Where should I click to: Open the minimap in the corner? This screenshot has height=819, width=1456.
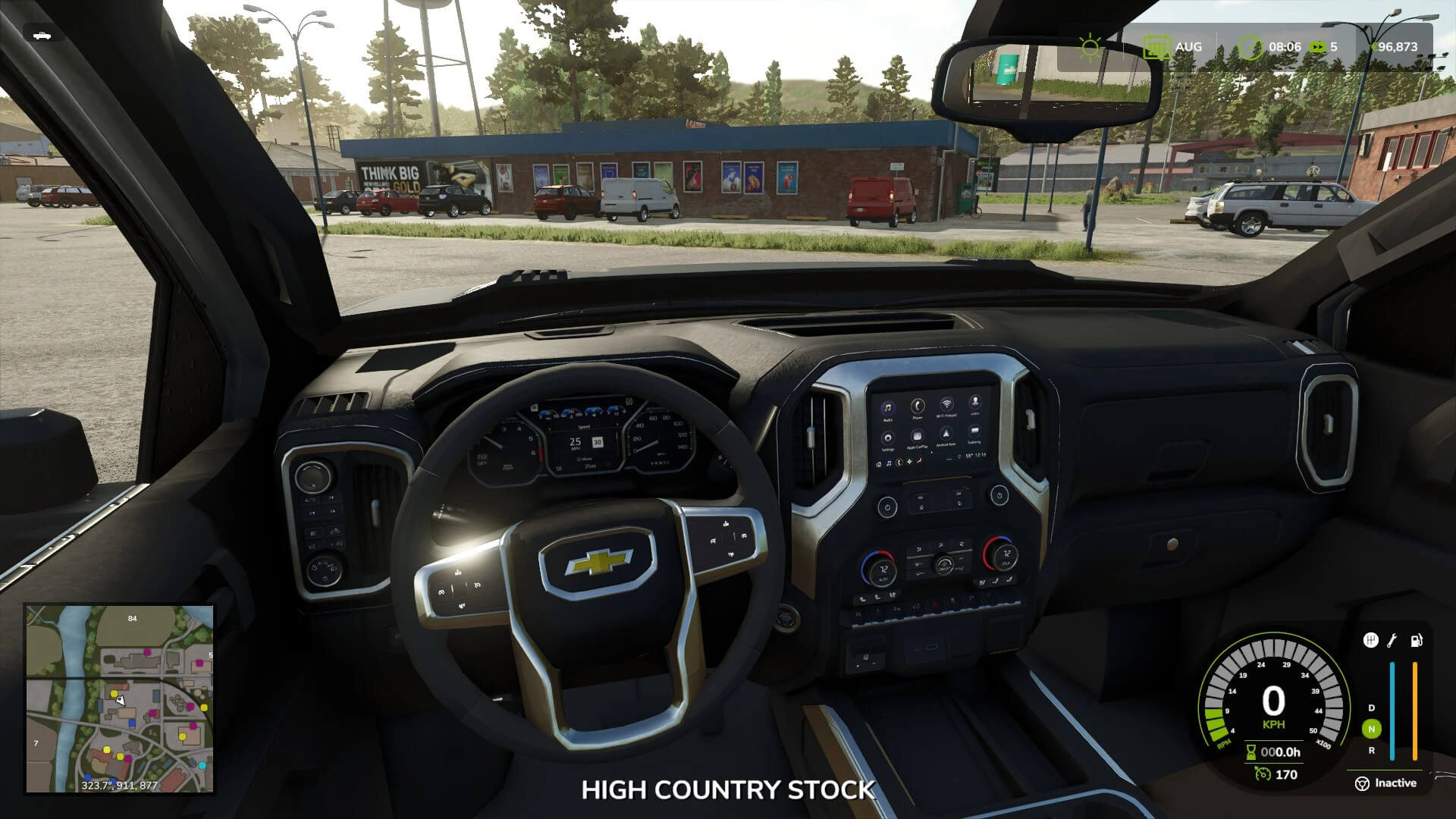(x=120, y=698)
